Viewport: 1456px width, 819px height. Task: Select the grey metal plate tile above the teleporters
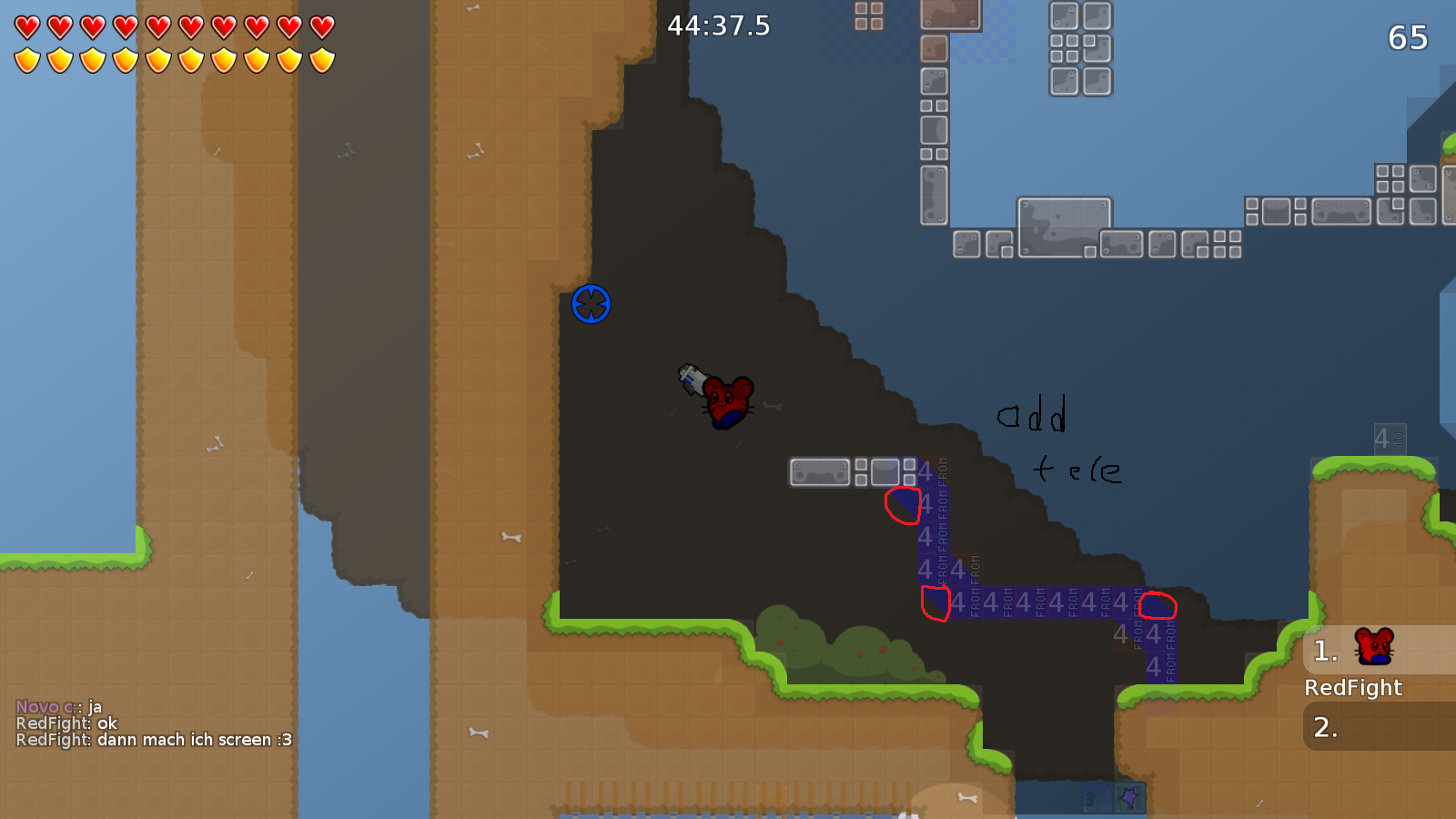(818, 471)
